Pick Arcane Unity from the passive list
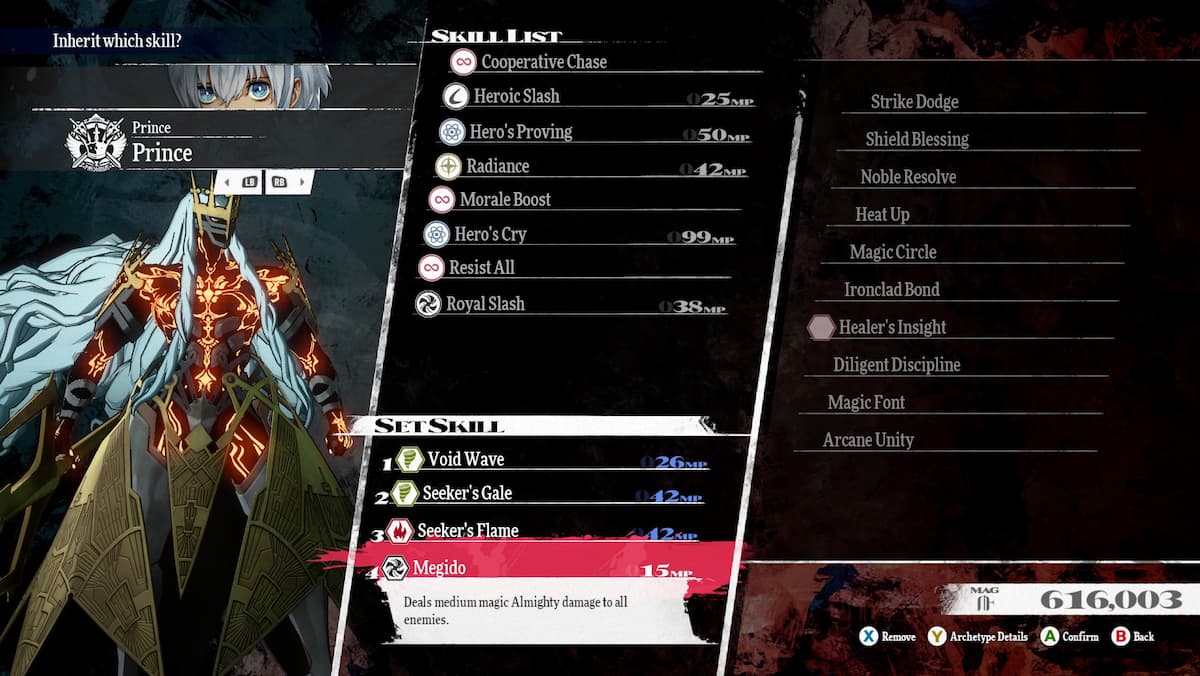The width and height of the screenshot is (1200, 676). click(868, 441)
